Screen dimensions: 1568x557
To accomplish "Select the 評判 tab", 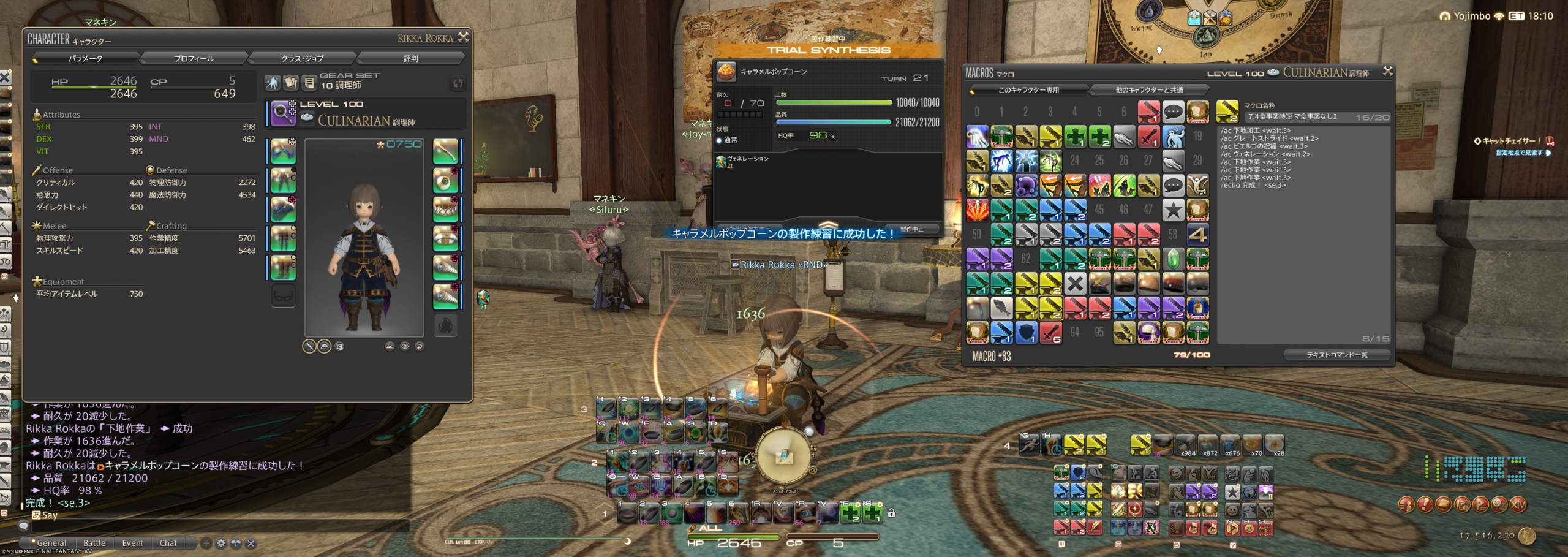I will click(x=410, y=58).
